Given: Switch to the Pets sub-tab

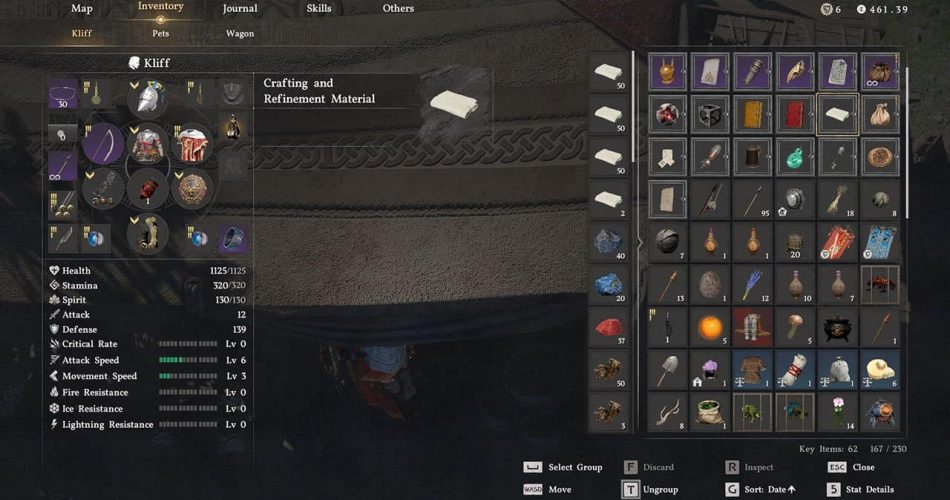Looking at the screenshot, I should coord(160,33).
